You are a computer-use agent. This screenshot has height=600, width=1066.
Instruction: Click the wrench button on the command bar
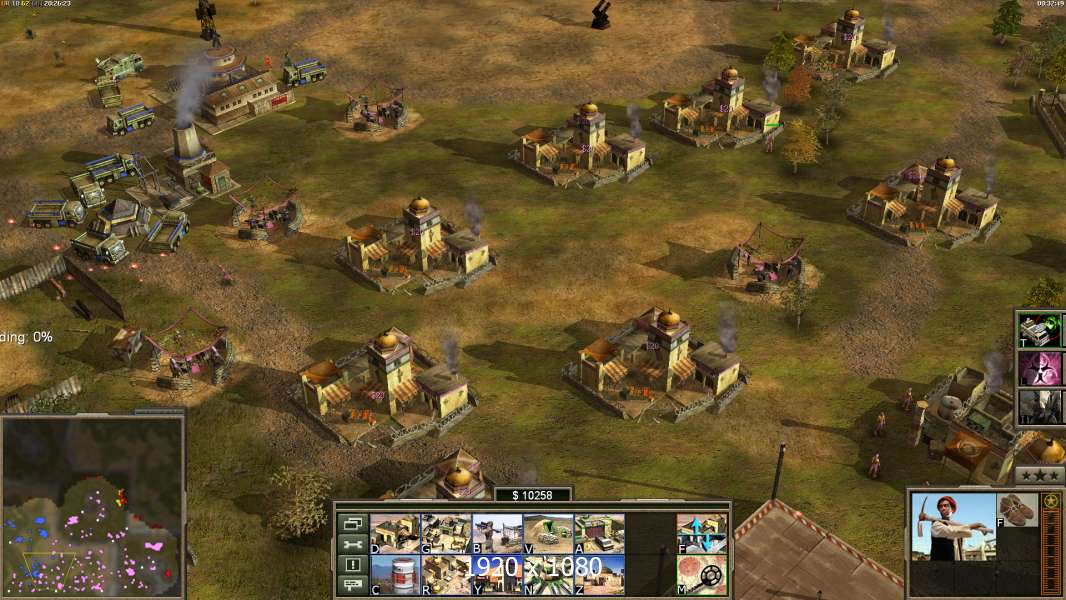point(352,544)
